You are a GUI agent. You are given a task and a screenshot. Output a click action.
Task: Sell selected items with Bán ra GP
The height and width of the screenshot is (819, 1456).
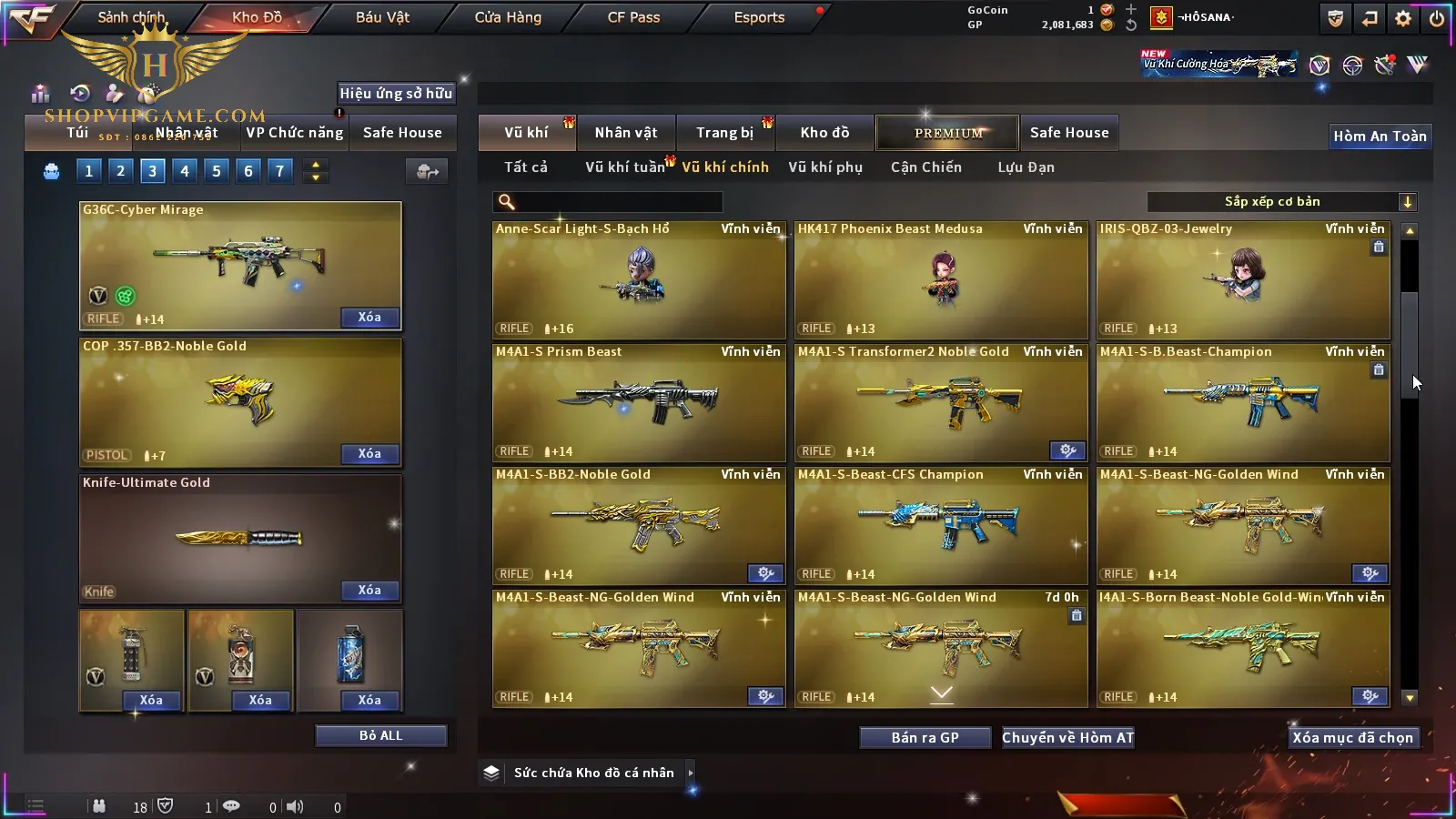925,738
